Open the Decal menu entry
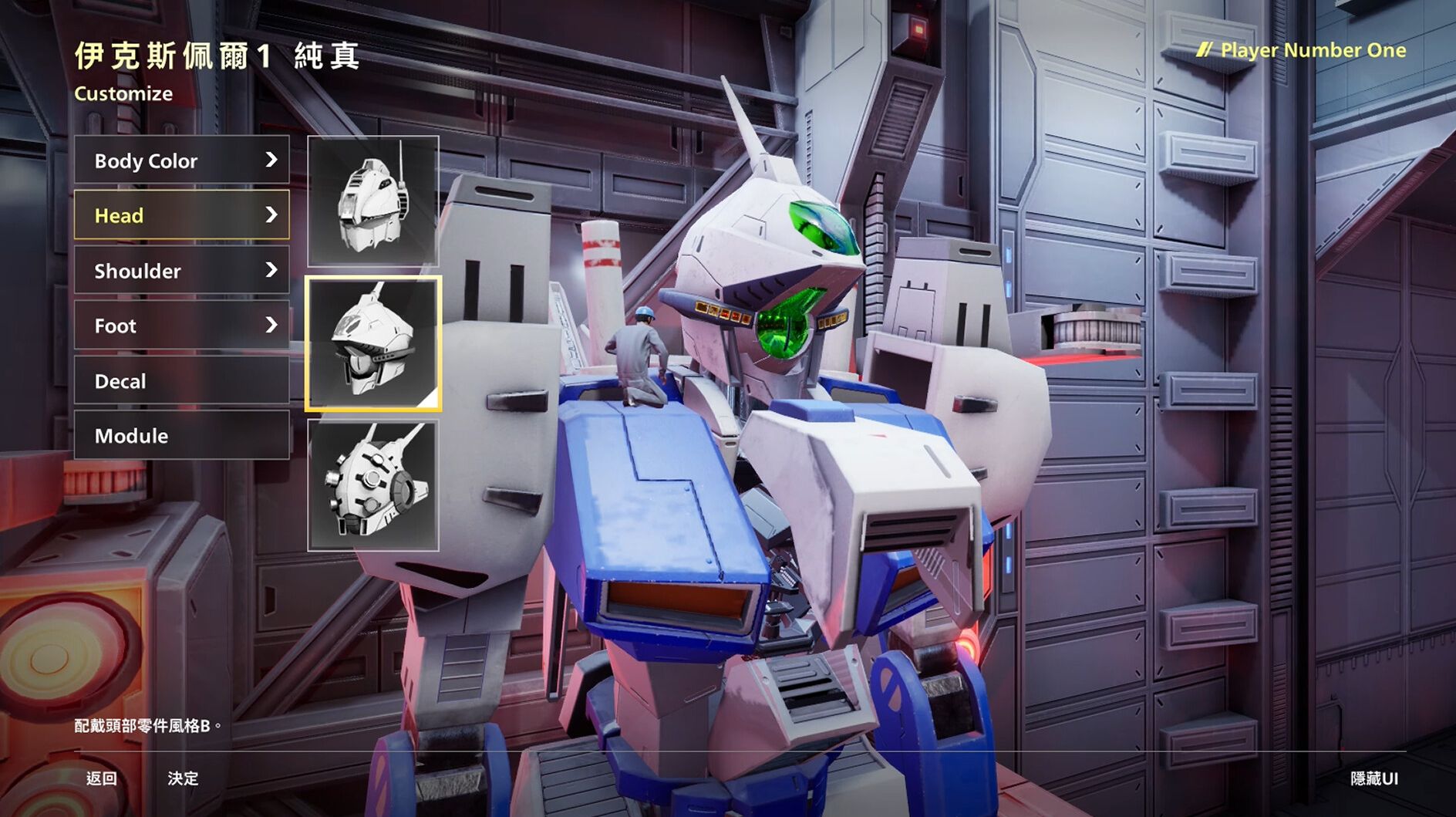Image resolution: width=1456 pixels, height=817 pixels. (182, 381)
